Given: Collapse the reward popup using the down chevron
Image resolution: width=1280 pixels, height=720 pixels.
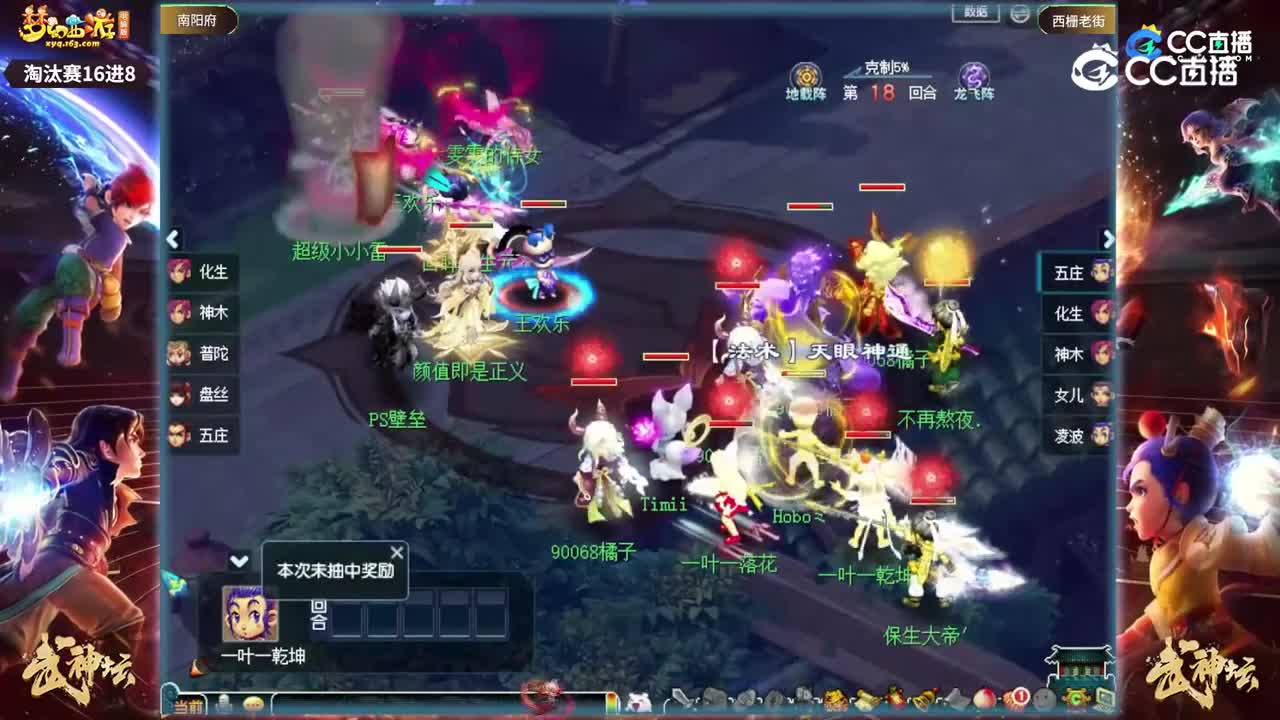Looking at the screenshot, I should pyautogui.click(x=237, y=563).
